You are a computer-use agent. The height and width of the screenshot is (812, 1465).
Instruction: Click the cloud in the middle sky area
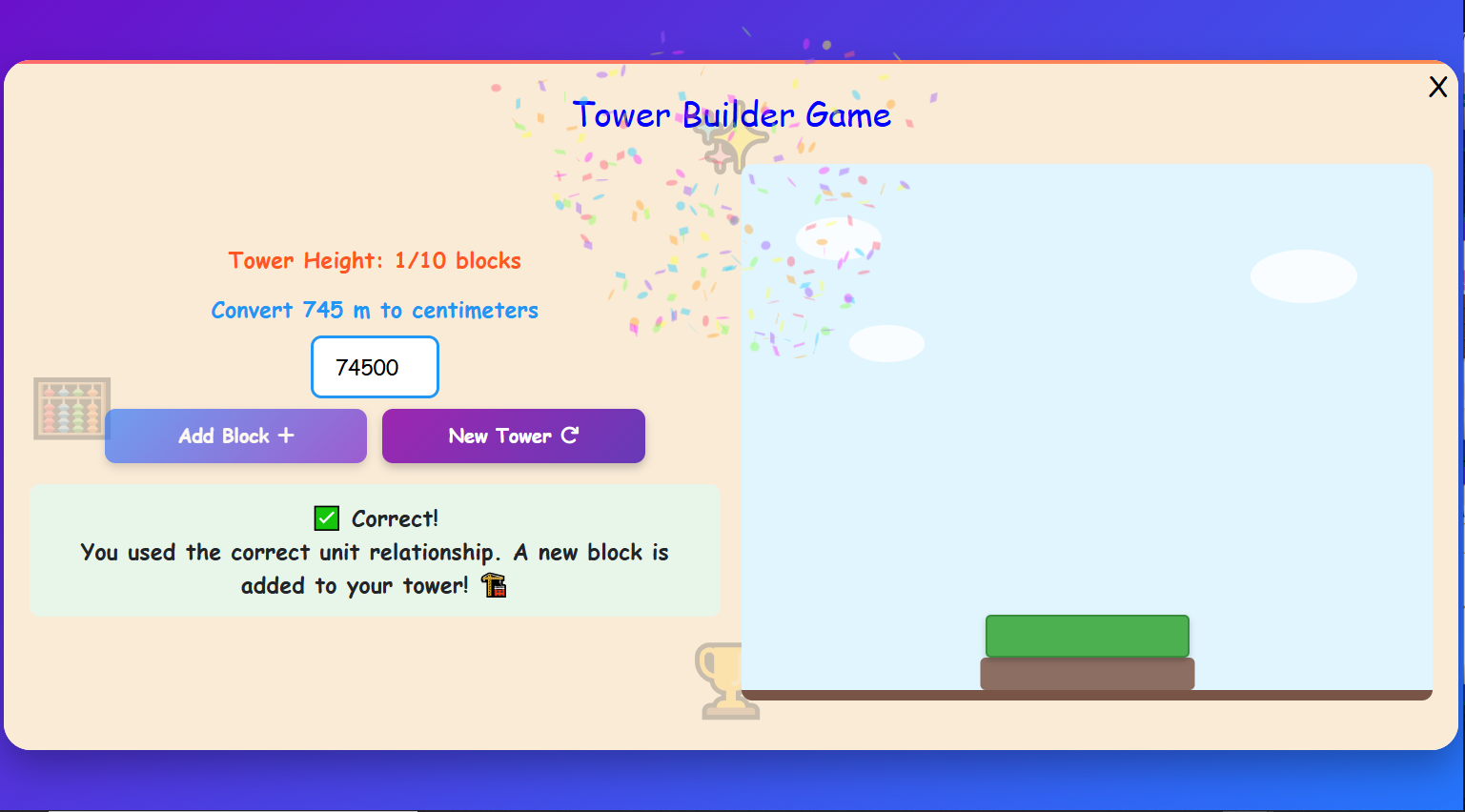tap(886, 343)
